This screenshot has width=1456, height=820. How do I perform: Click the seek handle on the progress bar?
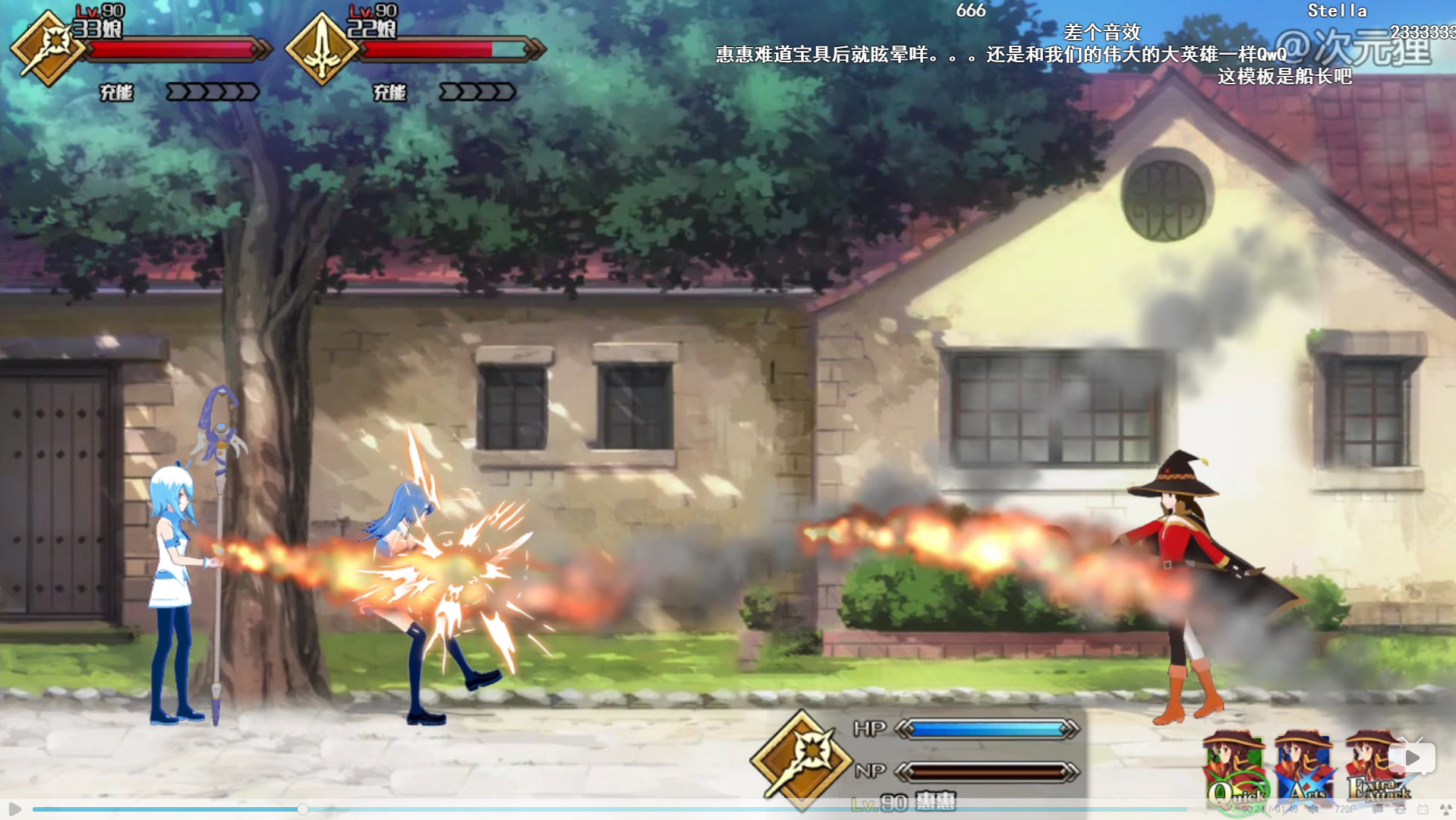click(304, 808)
